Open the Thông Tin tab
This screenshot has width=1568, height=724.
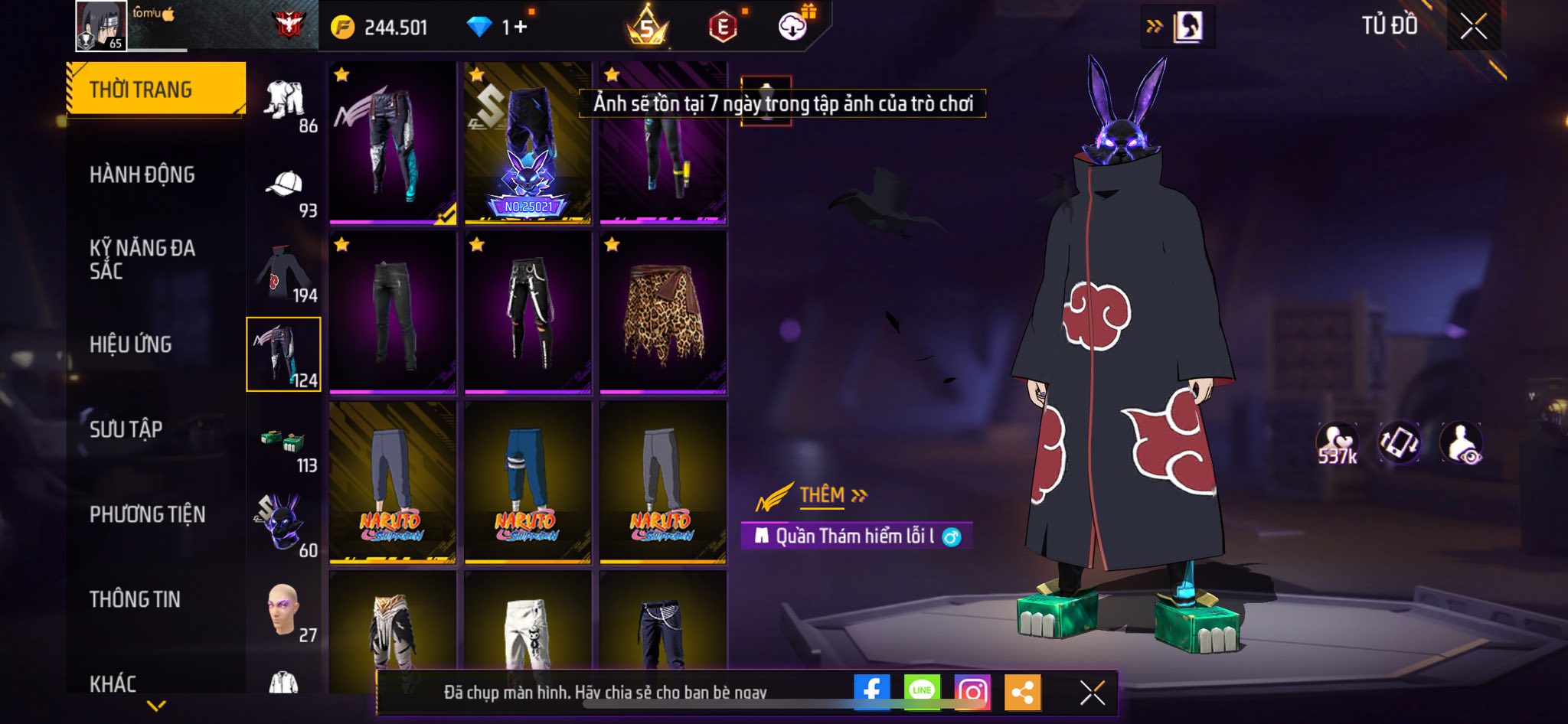pos(136,599)
